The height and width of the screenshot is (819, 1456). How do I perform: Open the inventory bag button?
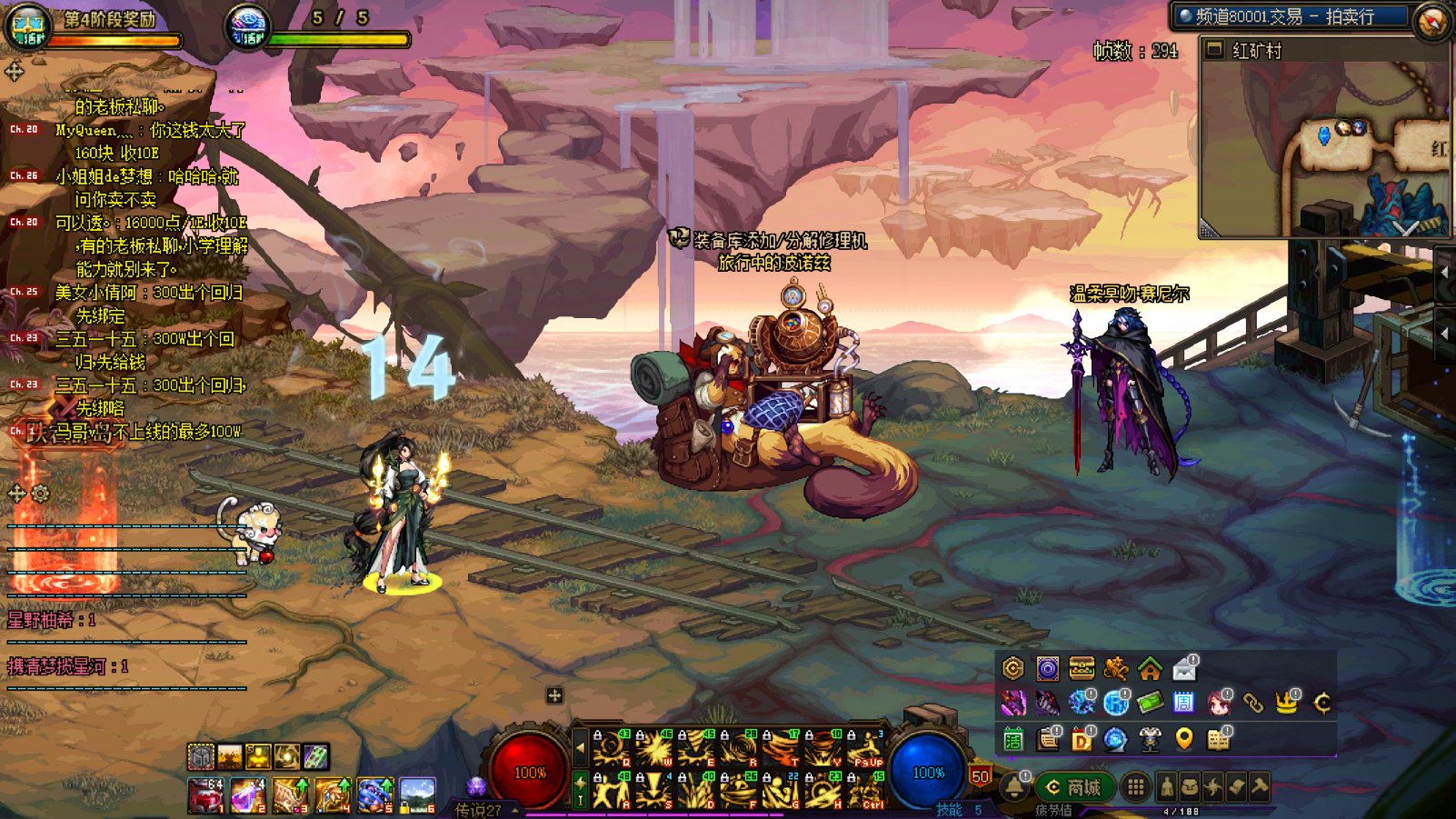[x=1190, y=787]
